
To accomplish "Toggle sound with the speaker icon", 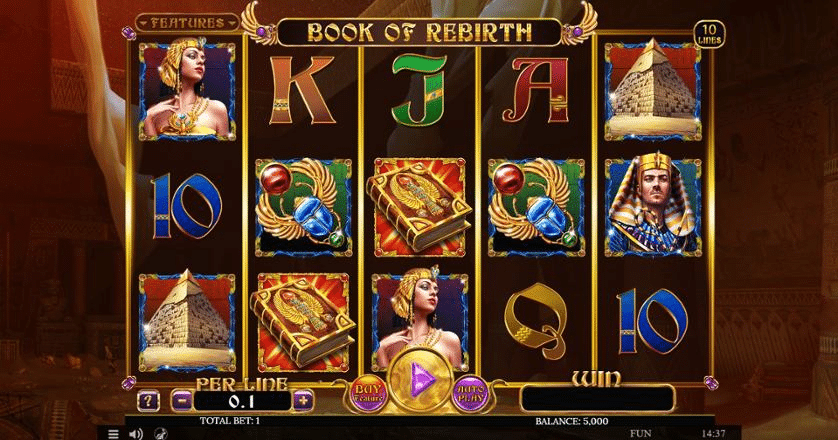I will pyautogui.click(x=135, y=434).
